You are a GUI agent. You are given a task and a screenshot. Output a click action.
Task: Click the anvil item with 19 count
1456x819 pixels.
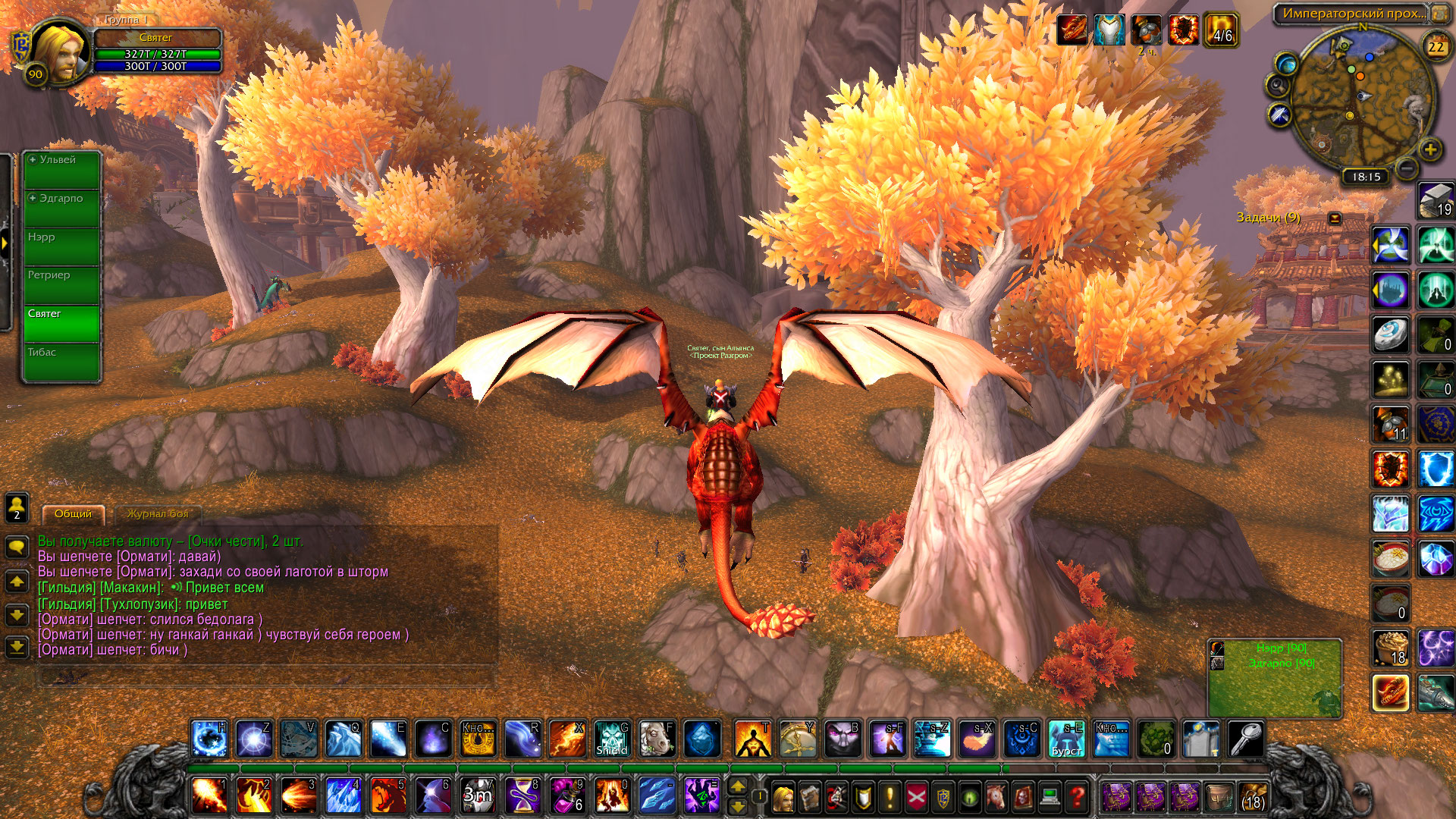click(1436, 201)
